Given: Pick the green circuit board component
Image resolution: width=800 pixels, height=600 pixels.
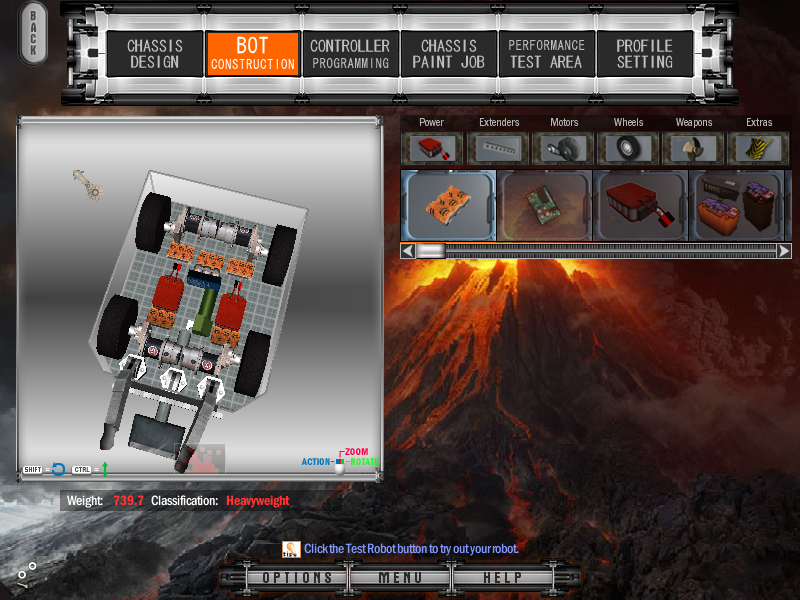Looking at the screenshot, I should click(544, 205).
